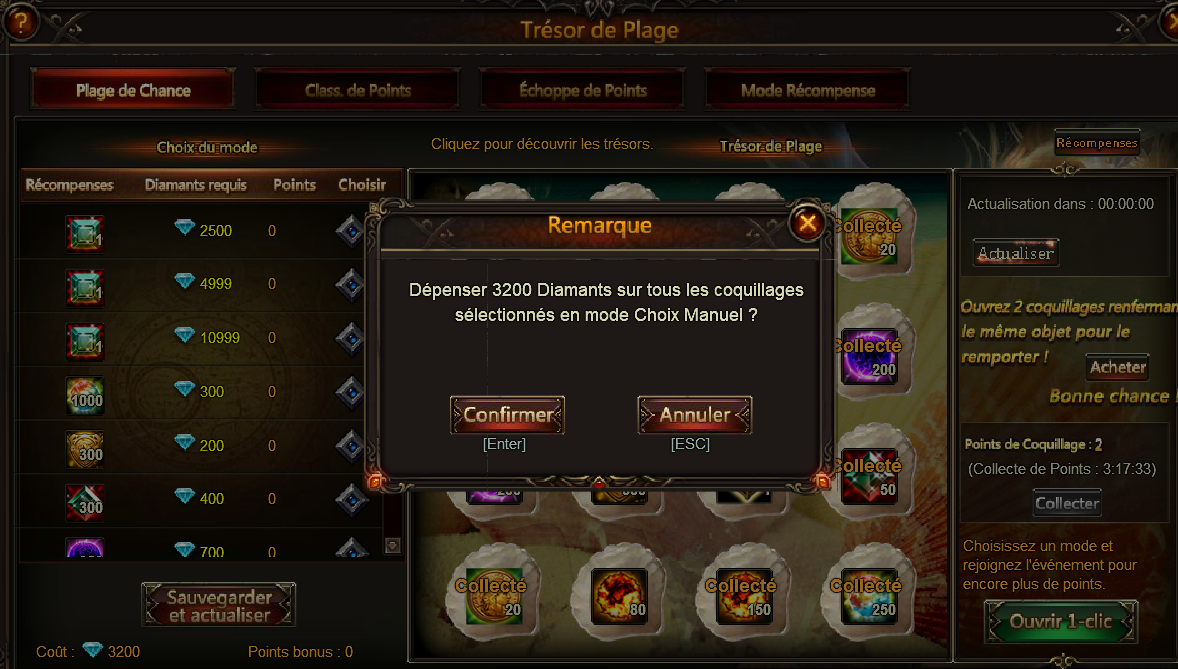The height and width of the screenshot is (669, 1178).
Task: Select the 10999 Diamants reward icon
Action: point(84,338)
